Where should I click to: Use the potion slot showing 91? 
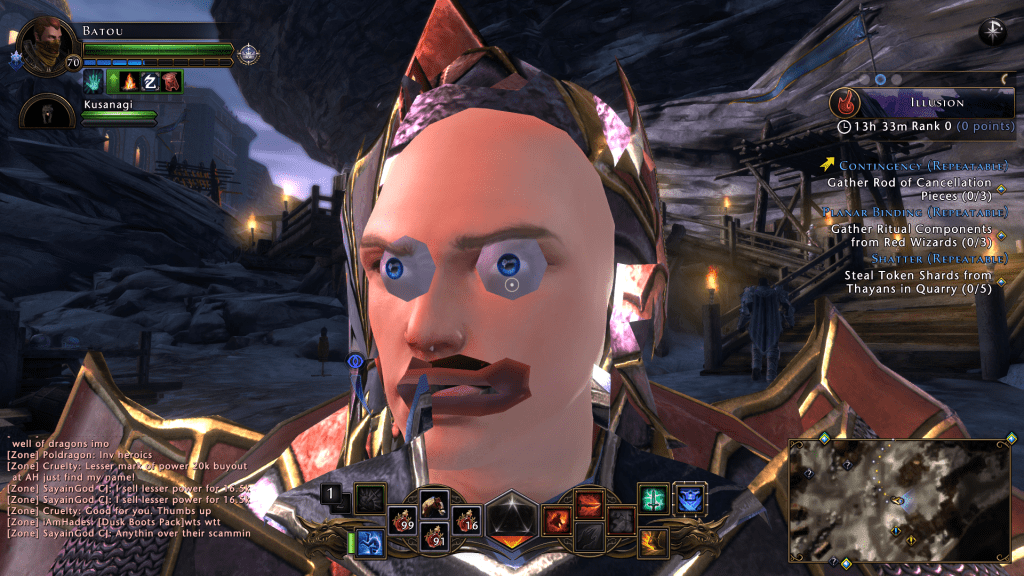tap(435, 539)
